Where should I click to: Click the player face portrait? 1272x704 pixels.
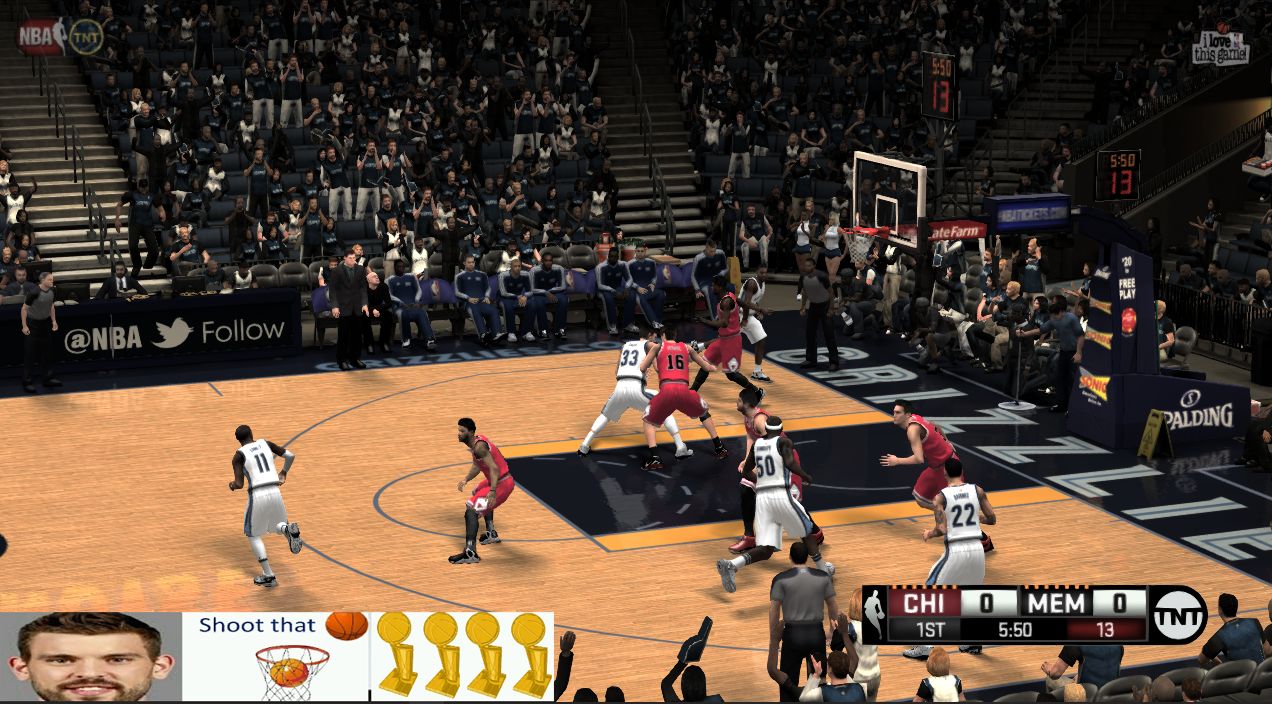[x=90, y=657]
